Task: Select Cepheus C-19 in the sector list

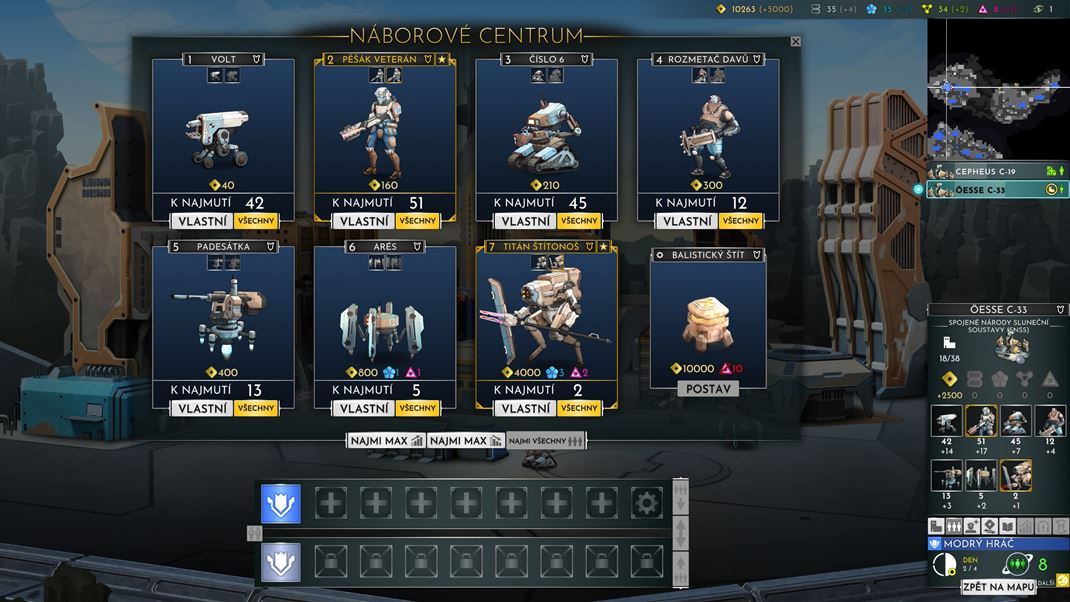Action: [990, 171]
